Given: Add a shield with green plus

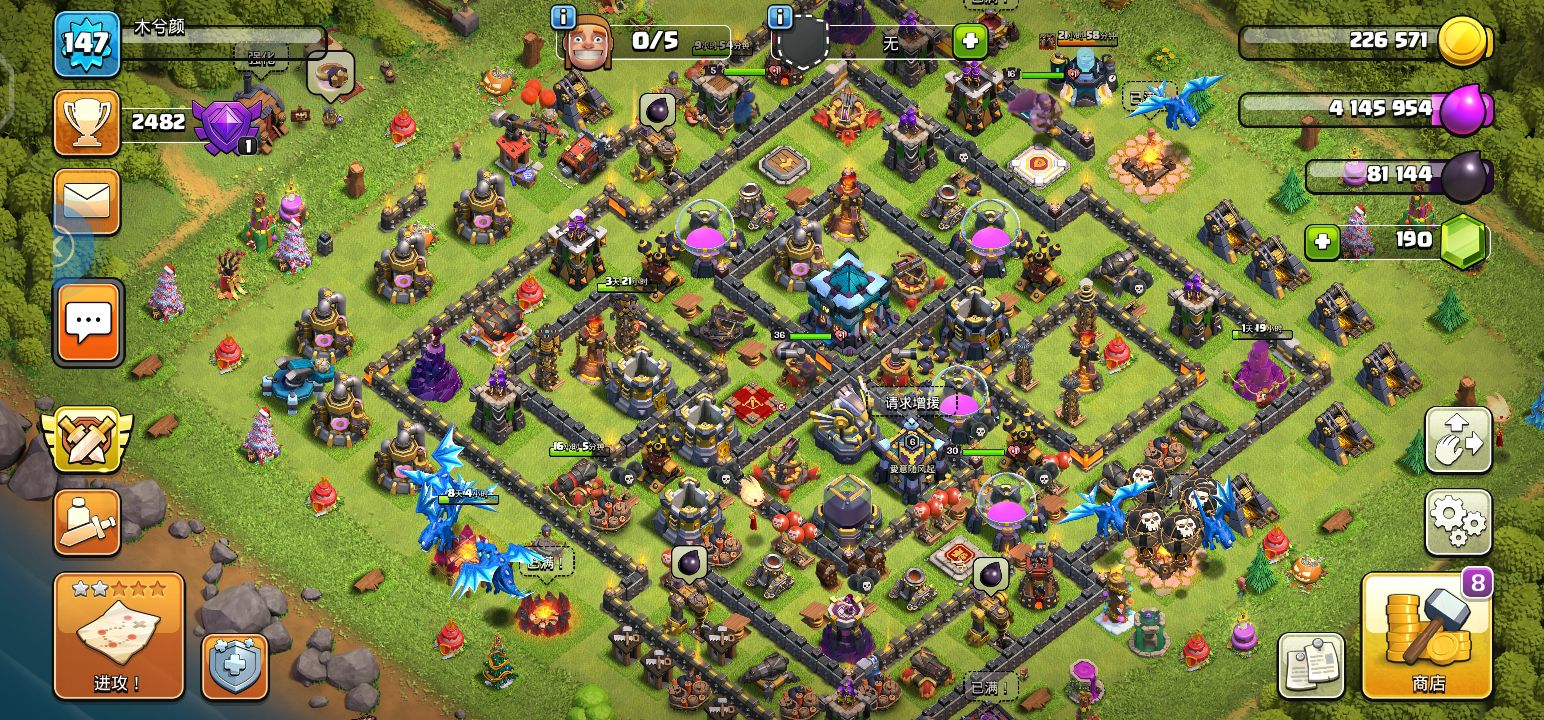Looking at the screenshot, I should (x=969, y=42).
